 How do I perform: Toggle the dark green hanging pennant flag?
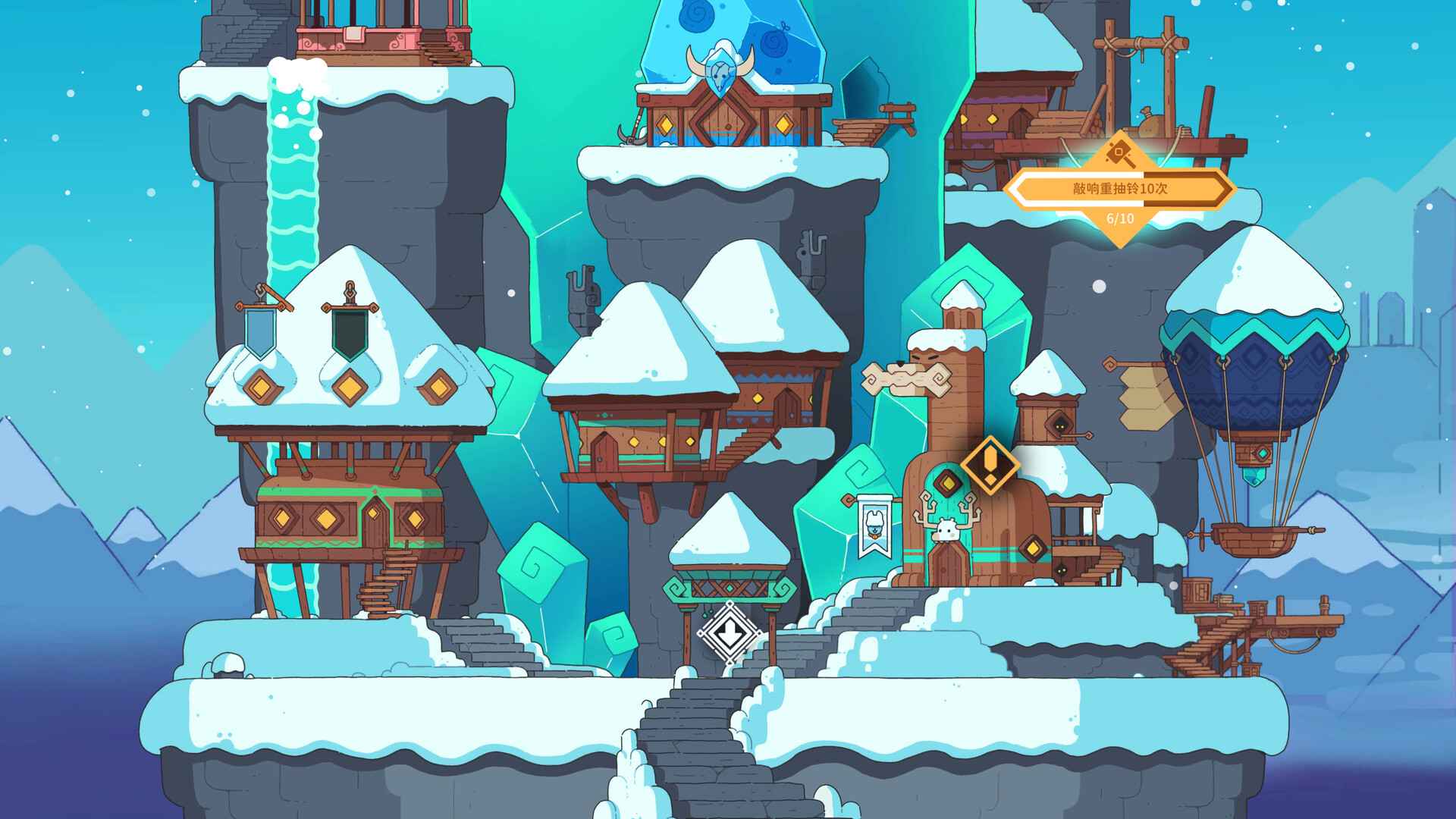tap(349, 335)
